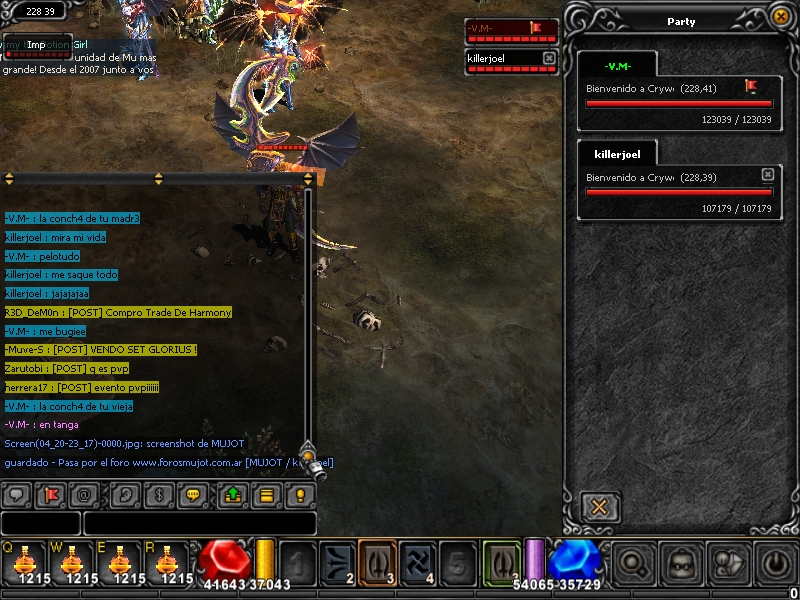Image resolution: width=800 pixels, height=600 pixels.
Task: Click the chat message input field
Action: 199,523
